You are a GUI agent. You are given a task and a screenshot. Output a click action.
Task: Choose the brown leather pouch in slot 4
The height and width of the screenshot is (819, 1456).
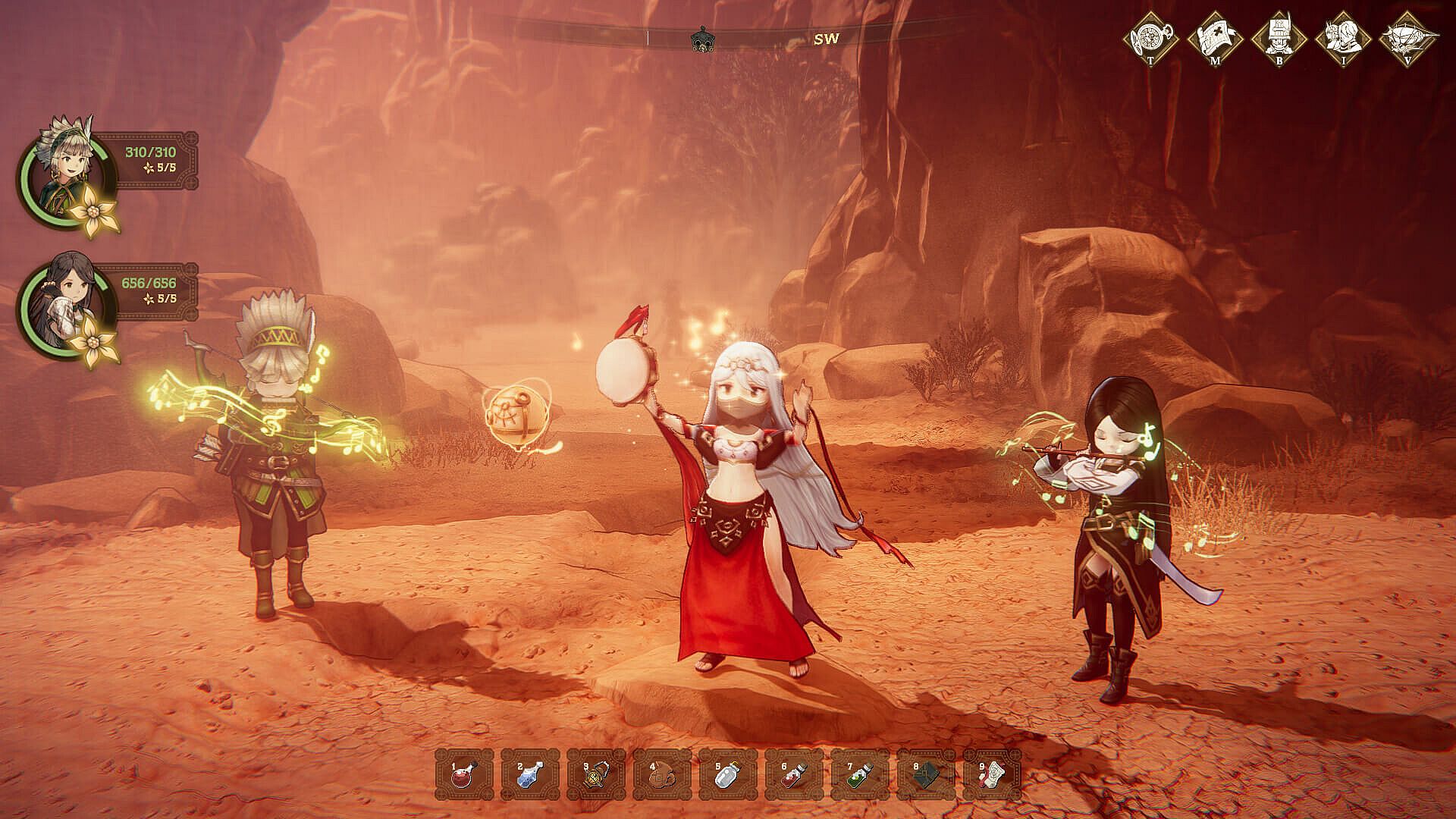point(662,775)
